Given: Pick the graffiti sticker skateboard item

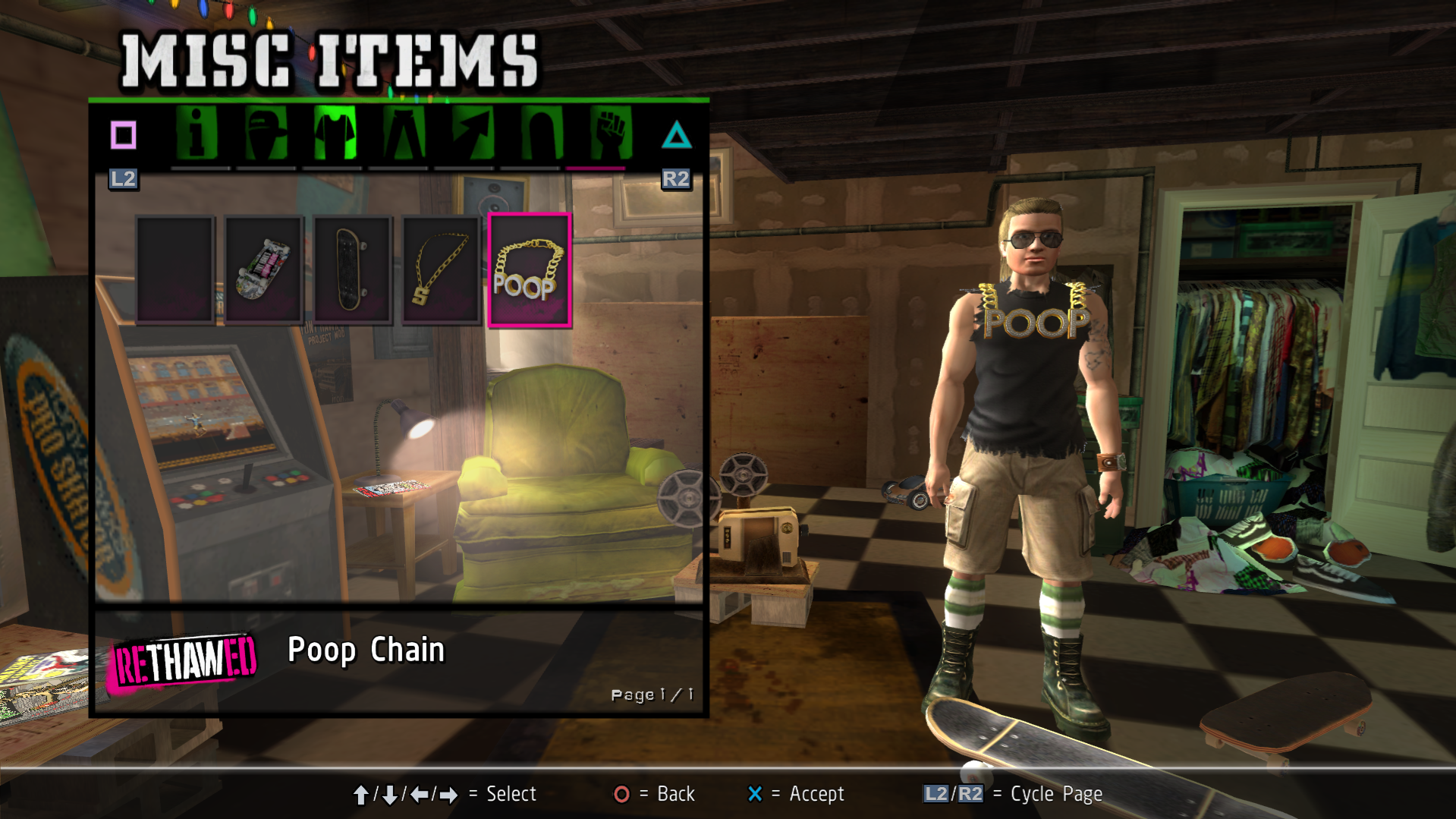Looking at the screenshot, I should [x=263, y=270].
